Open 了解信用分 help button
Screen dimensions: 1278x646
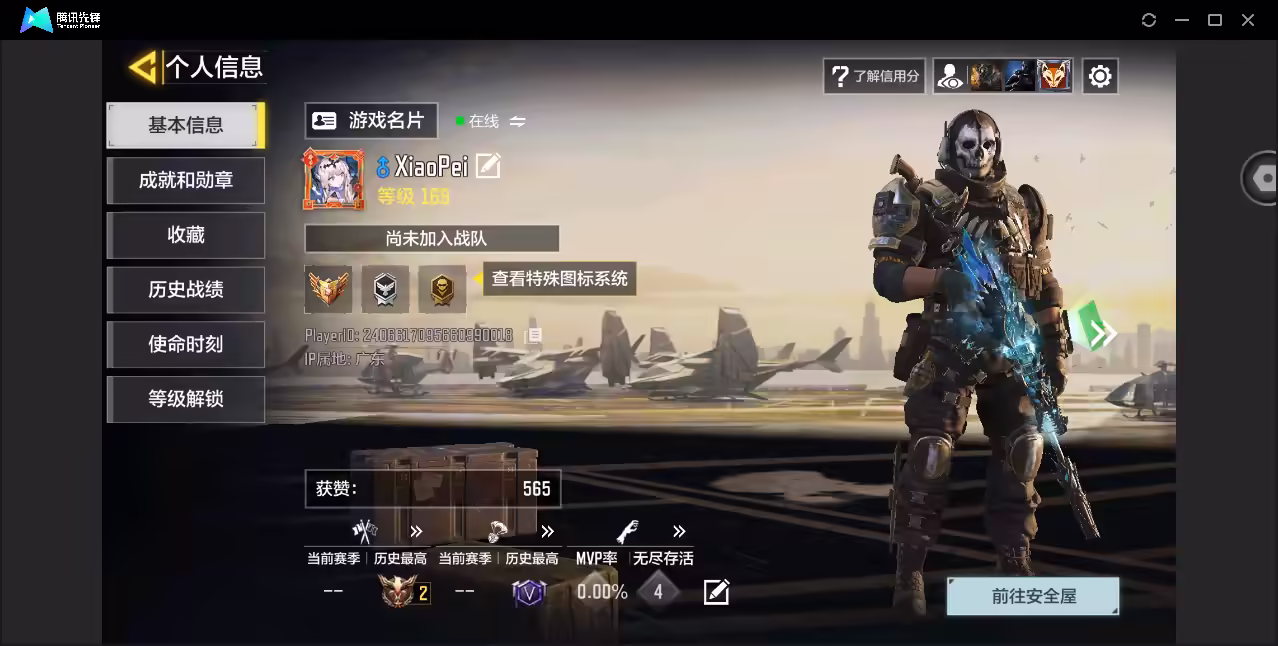pos(875,76)
